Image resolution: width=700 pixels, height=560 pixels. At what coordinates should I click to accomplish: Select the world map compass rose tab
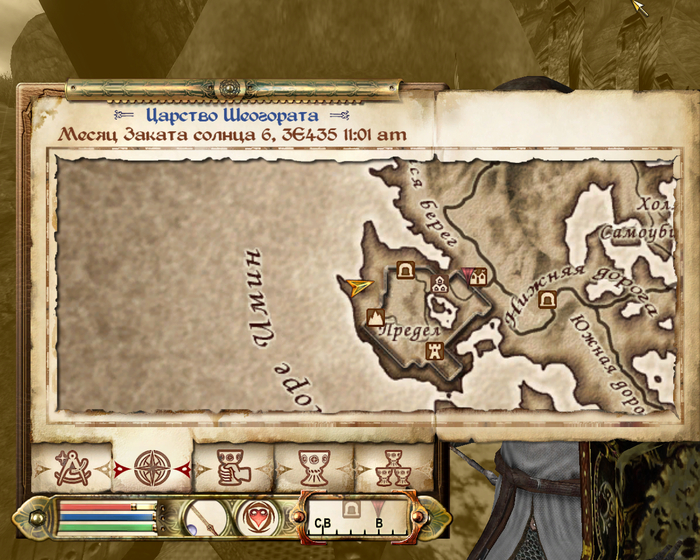(152, 467)
